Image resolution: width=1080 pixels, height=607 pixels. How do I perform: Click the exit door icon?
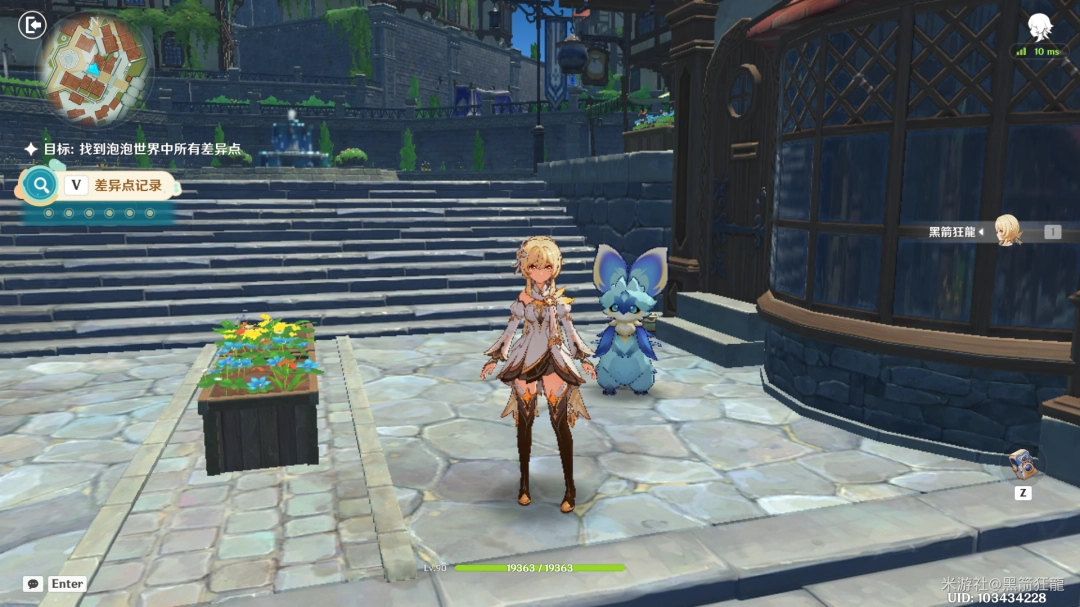(32, 24)
